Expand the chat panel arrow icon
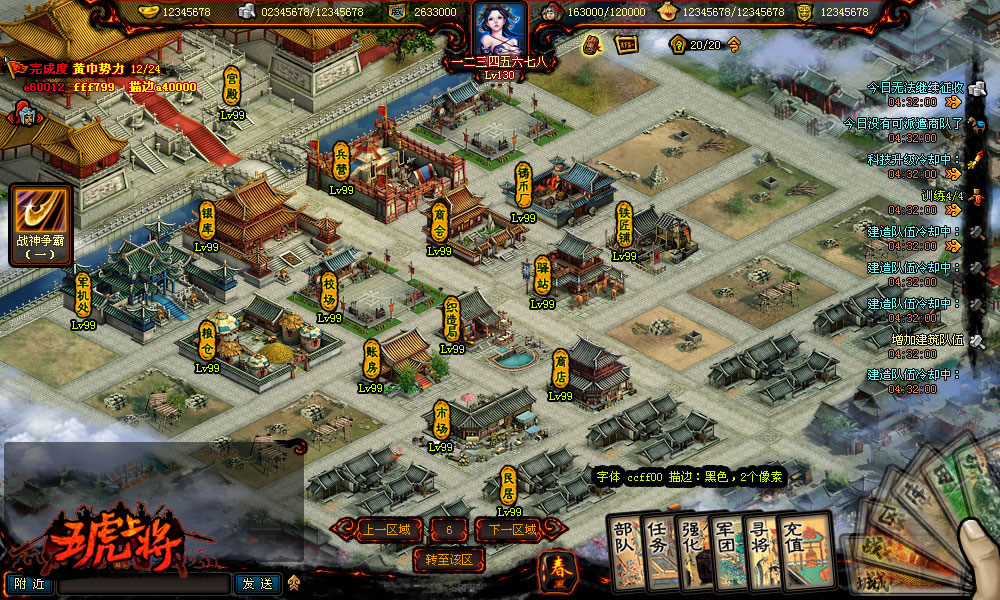The image size is (1000, 600). [x=294, y=583]
